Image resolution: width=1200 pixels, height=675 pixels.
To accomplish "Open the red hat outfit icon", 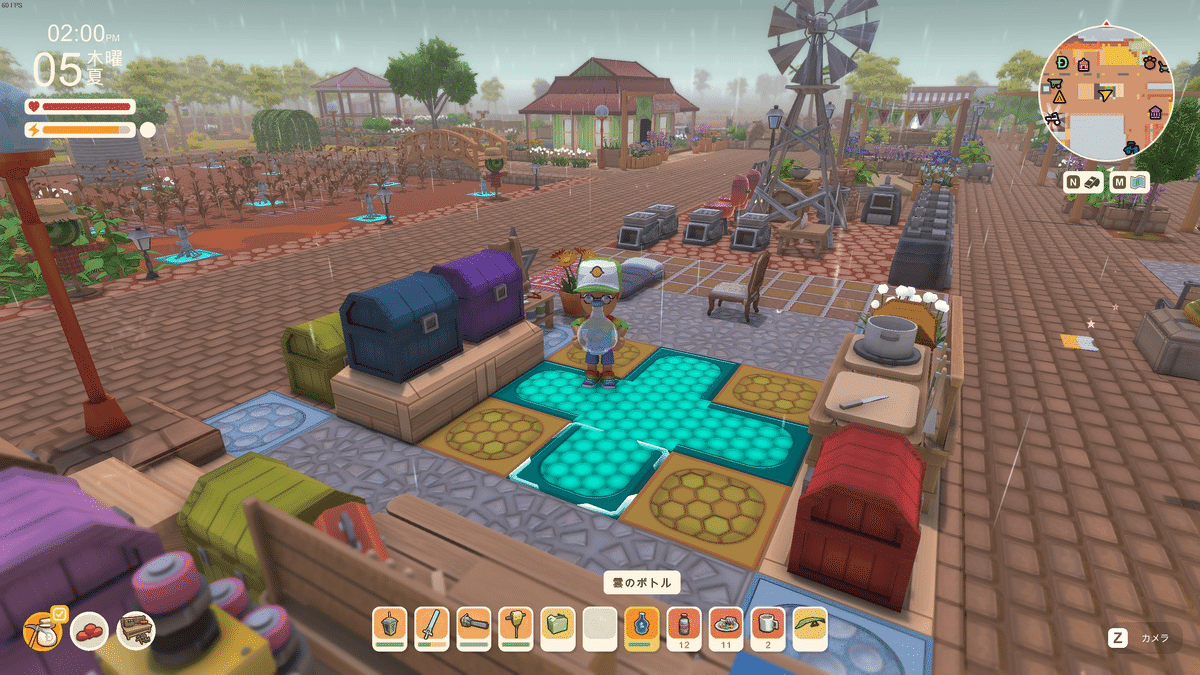I will point(89,630).
